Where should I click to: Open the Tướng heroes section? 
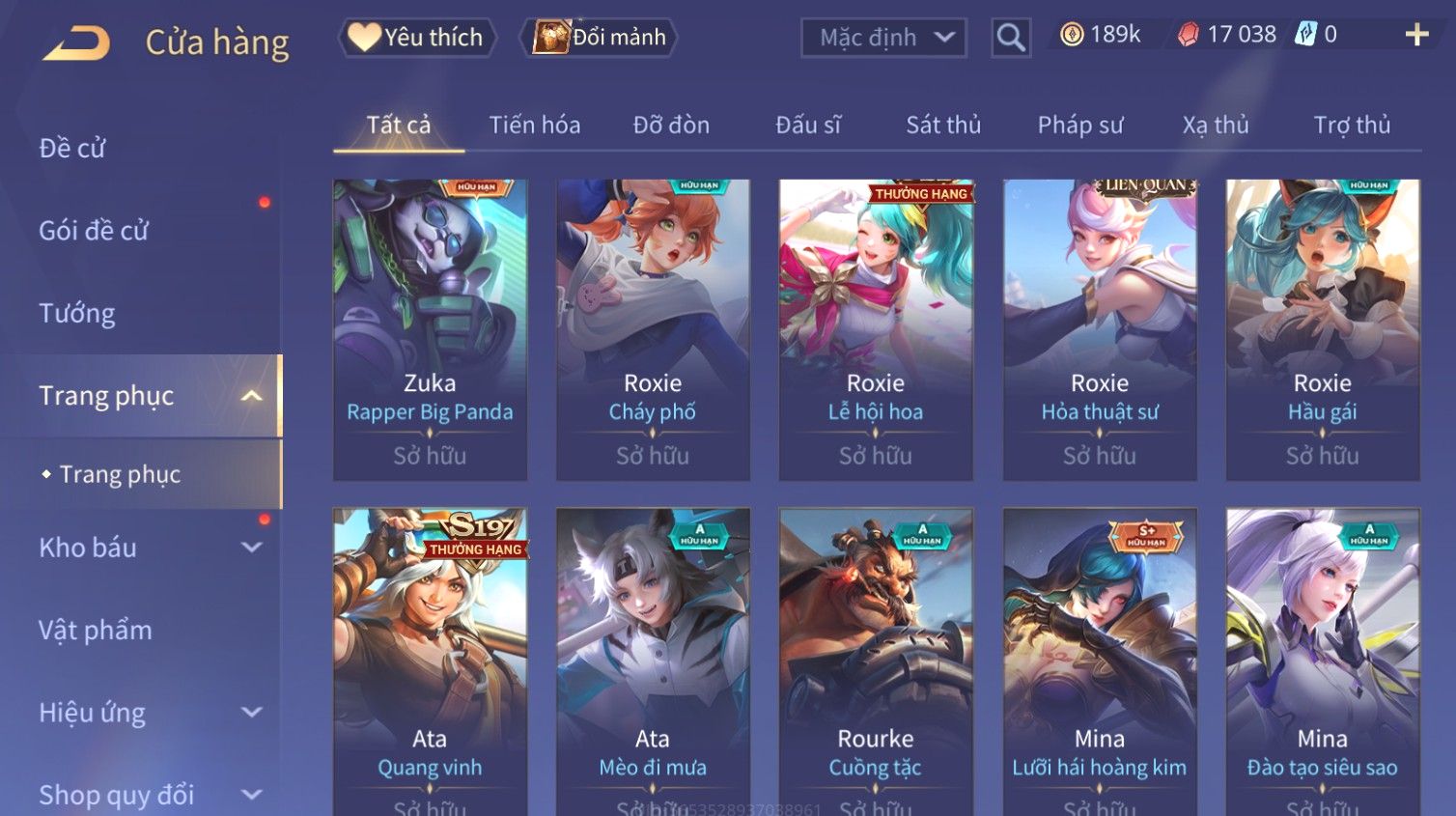pyautogui.click(x=77, y=314)
